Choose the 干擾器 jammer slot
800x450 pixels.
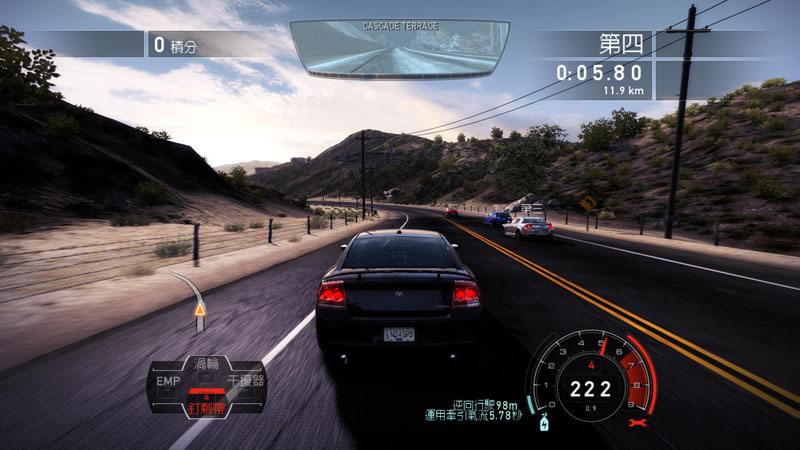245,381
